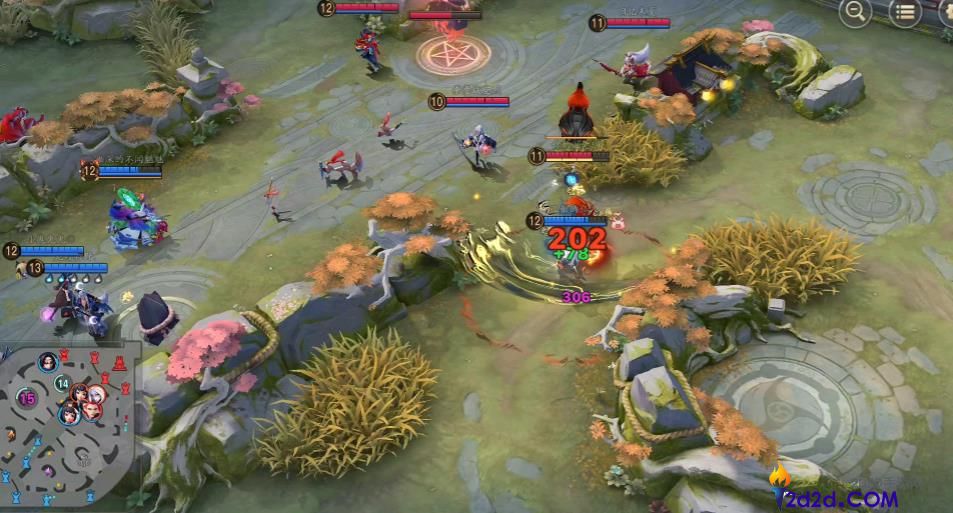Open the list menu button
This screenshot has width=953, height=513.
[x=905, y=12]
